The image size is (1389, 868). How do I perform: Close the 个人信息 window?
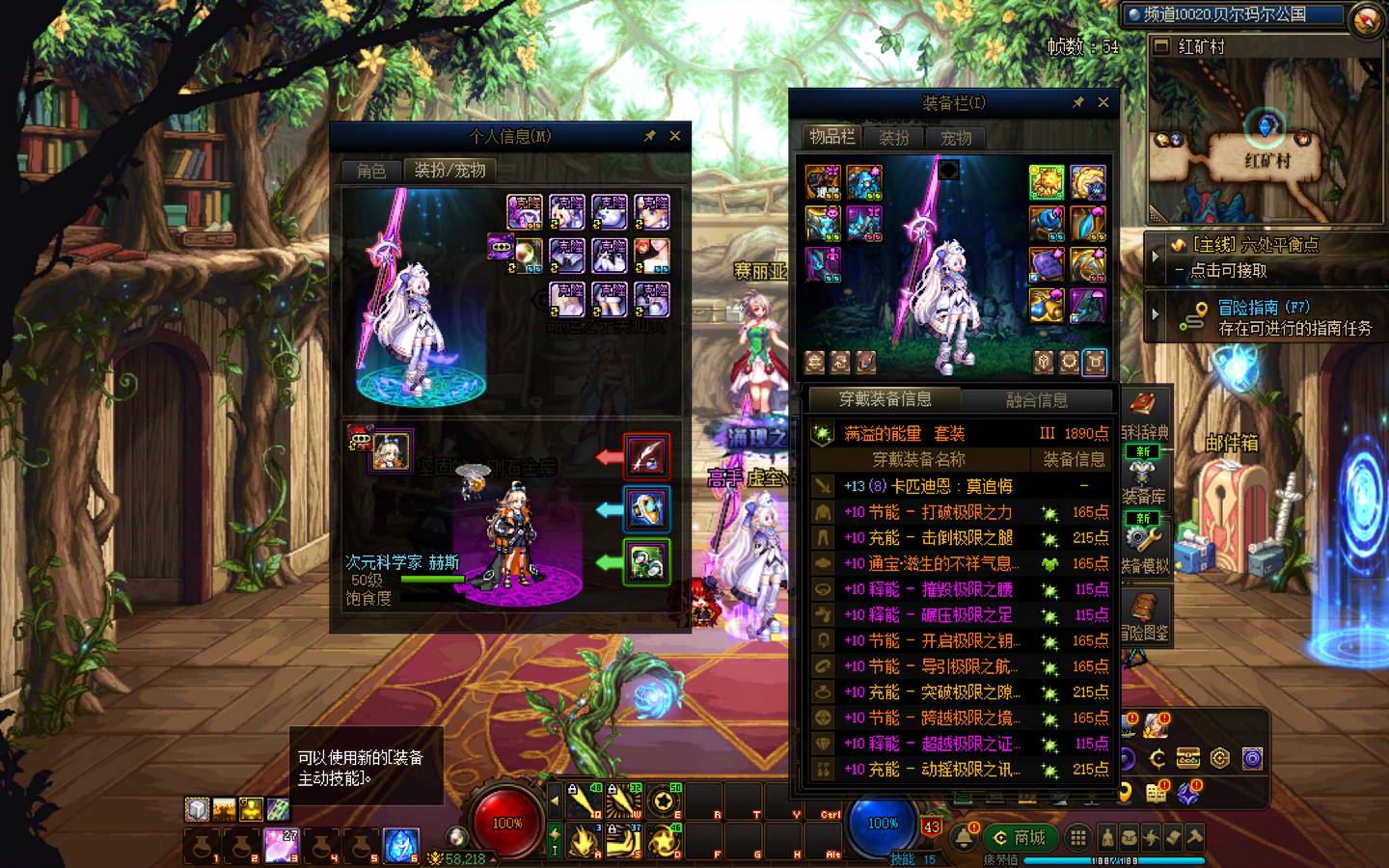point(675,136)
